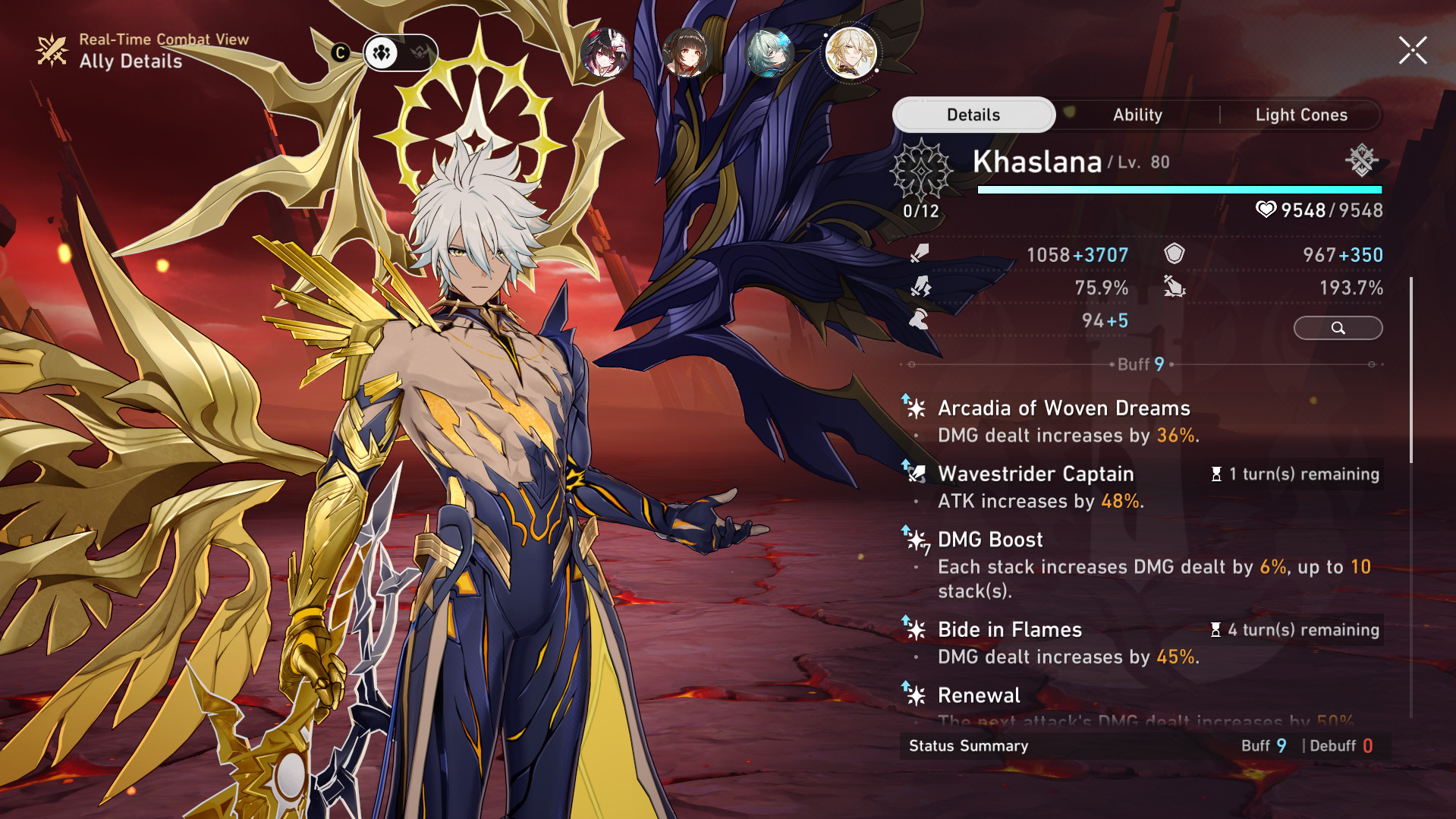Open the Status Summary panel
Image resolution: width=1456 pixels, height=819 pixels.
(x=967, y=746)
